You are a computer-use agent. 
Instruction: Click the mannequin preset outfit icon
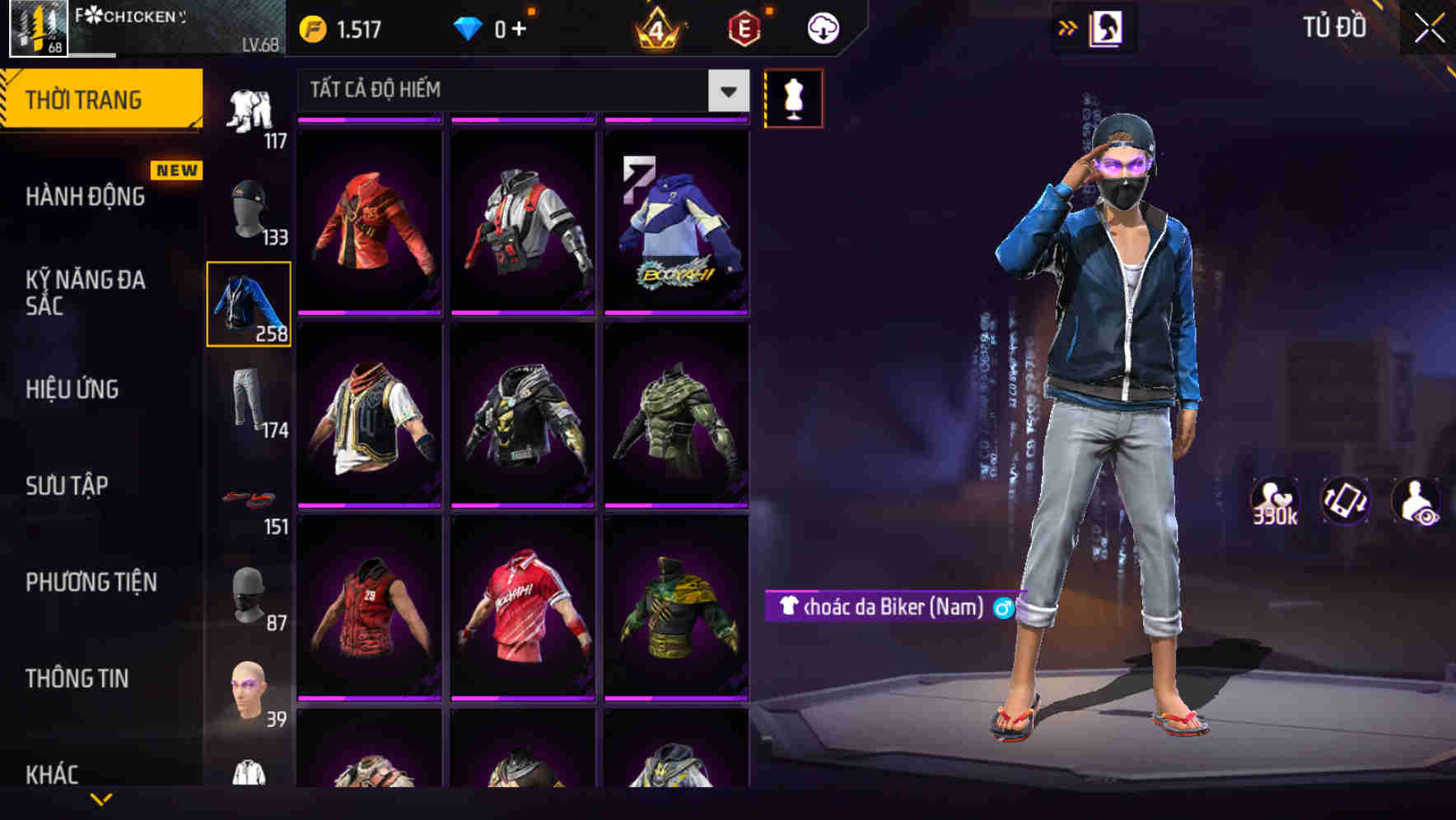(795, 97)
